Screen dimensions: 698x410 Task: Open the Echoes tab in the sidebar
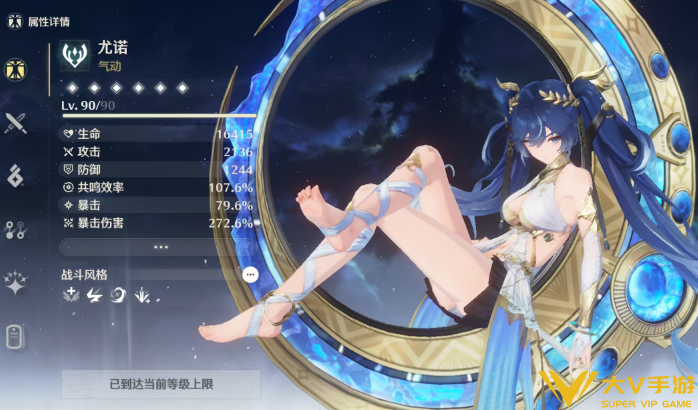click(x=15, y=177)
